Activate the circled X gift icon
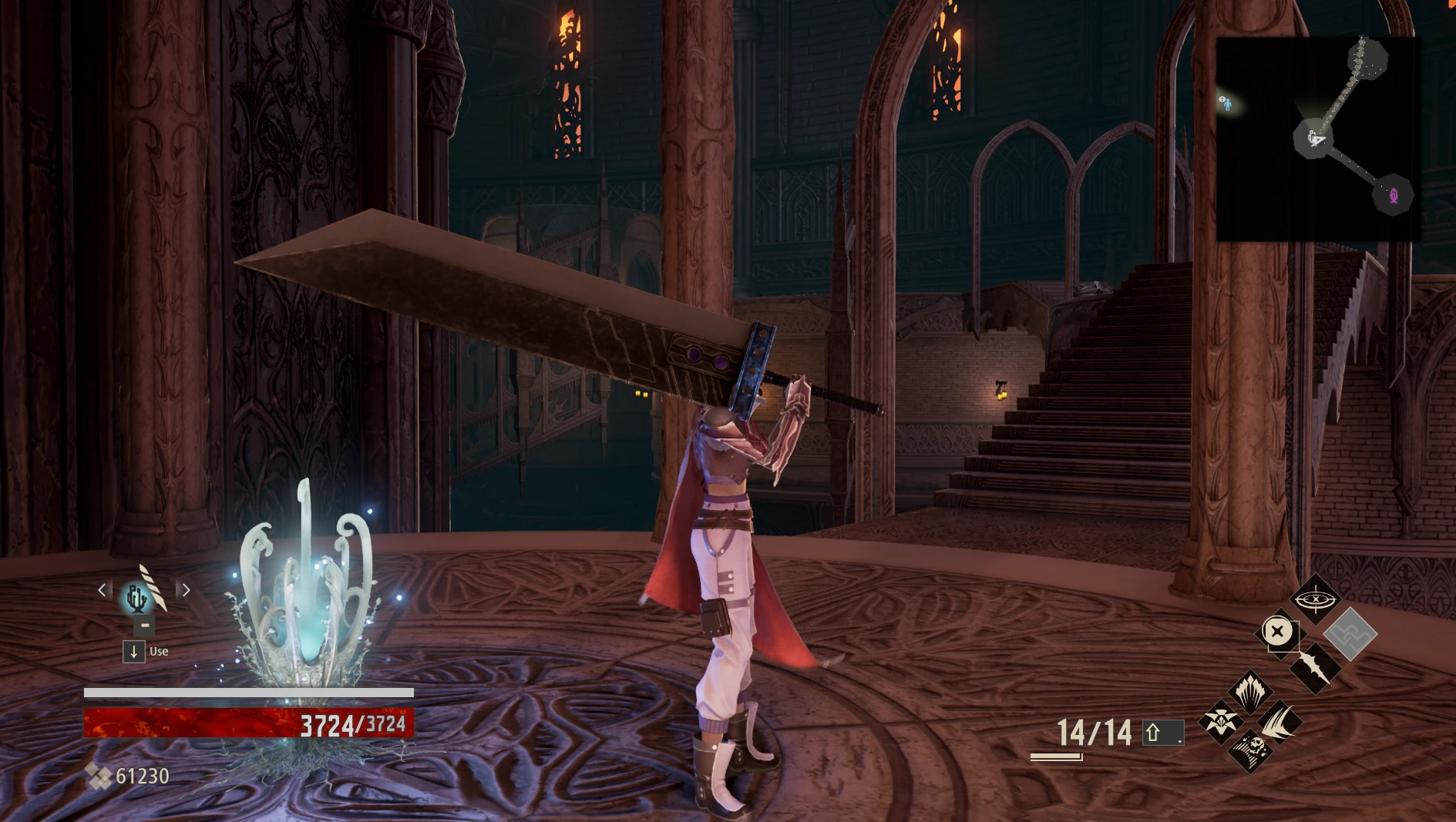Viewport: 1456px width, 822px height. 1277,632
